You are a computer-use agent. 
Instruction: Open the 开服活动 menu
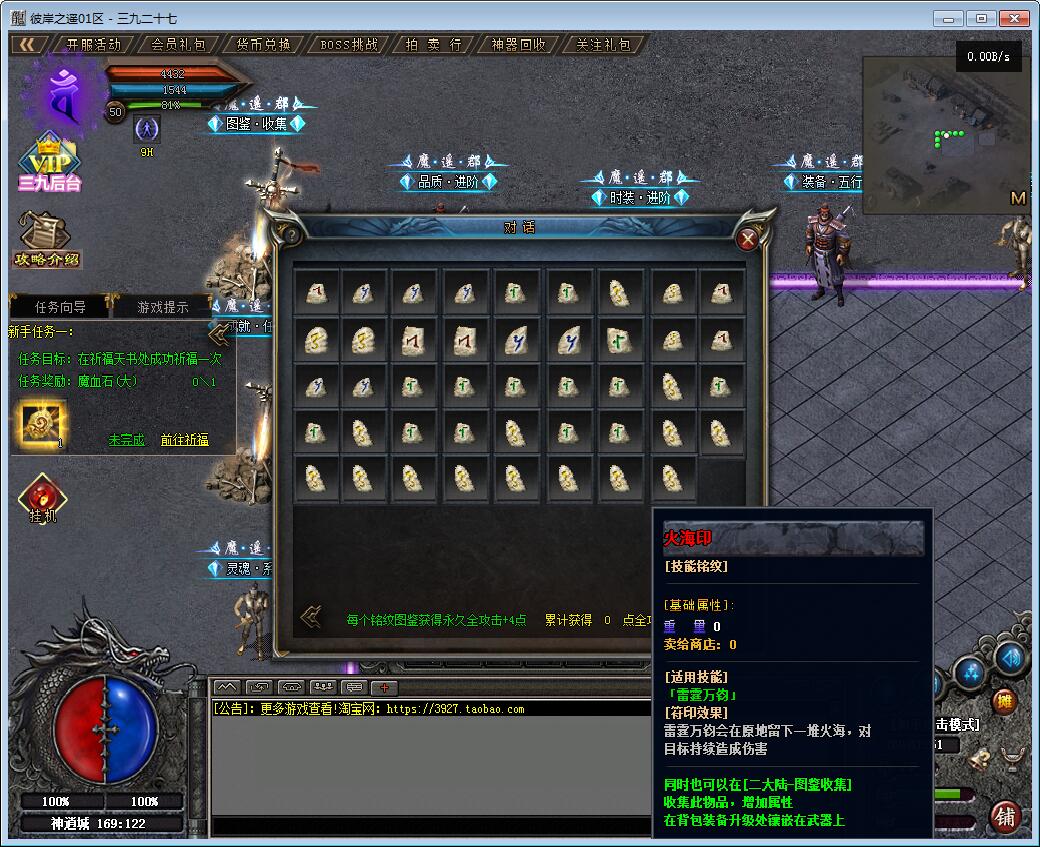[x=93, y=45]
